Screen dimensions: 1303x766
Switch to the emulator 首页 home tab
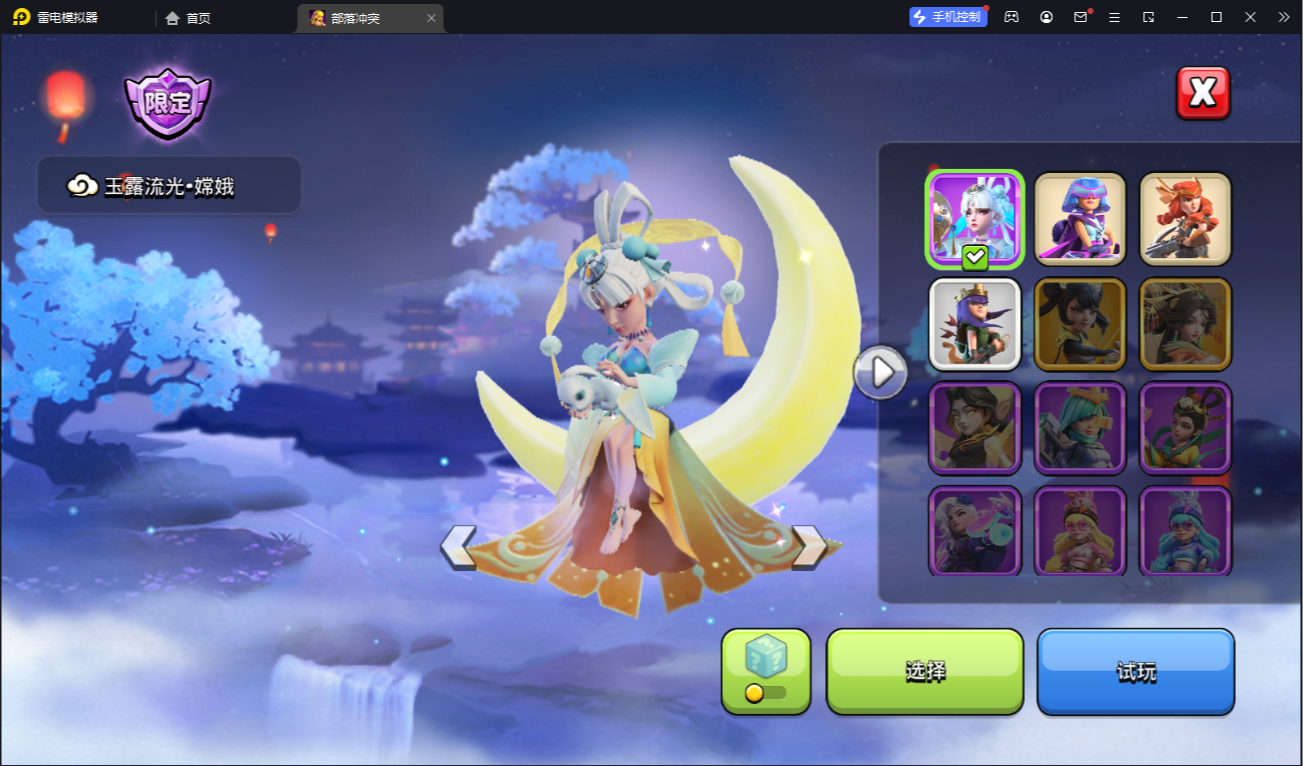point(188,18)
